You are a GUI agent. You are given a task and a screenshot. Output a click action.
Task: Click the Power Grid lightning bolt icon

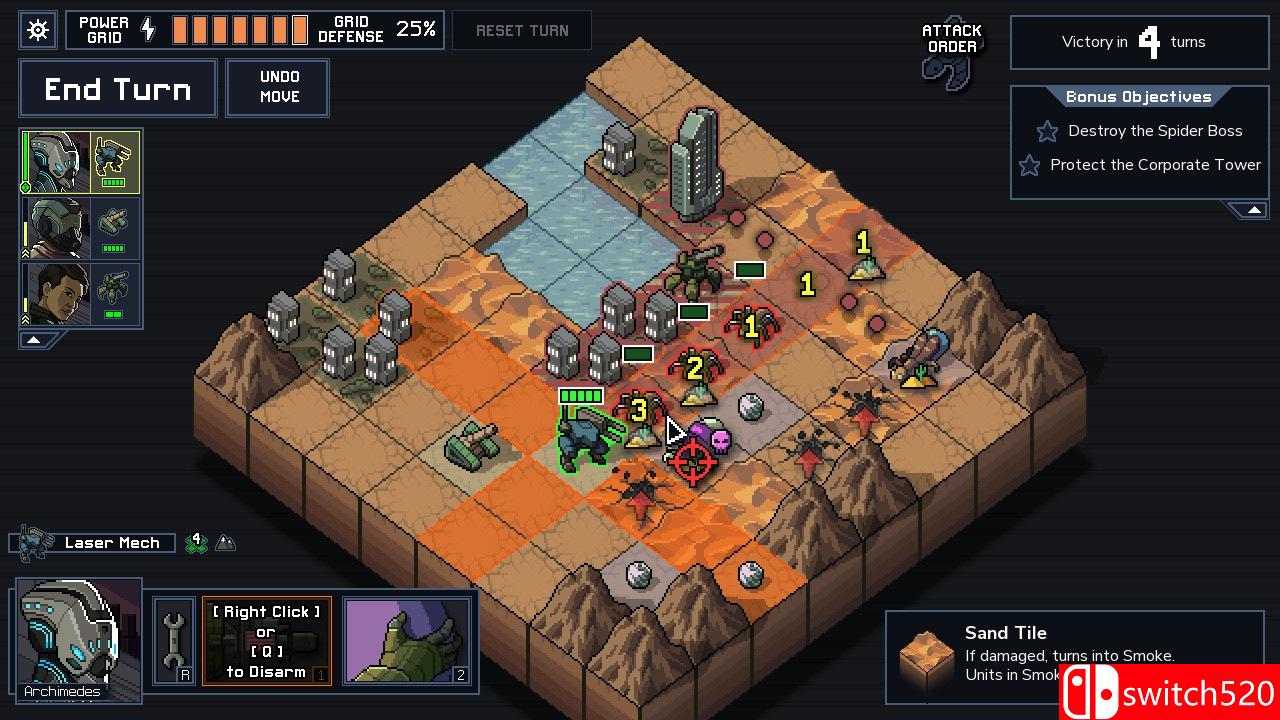[149, 29]
